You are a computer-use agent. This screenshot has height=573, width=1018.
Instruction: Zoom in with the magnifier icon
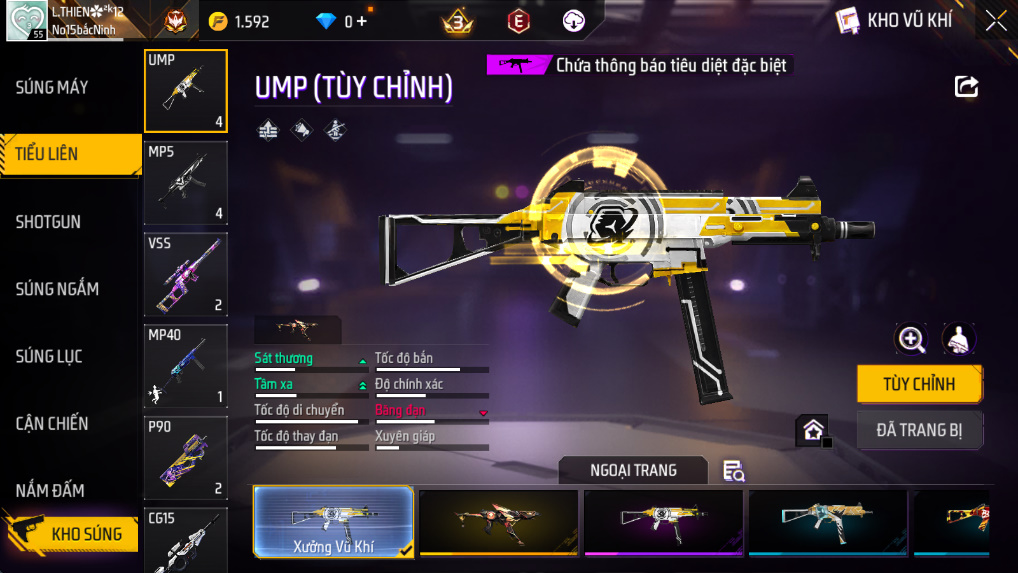coord(911,339)
